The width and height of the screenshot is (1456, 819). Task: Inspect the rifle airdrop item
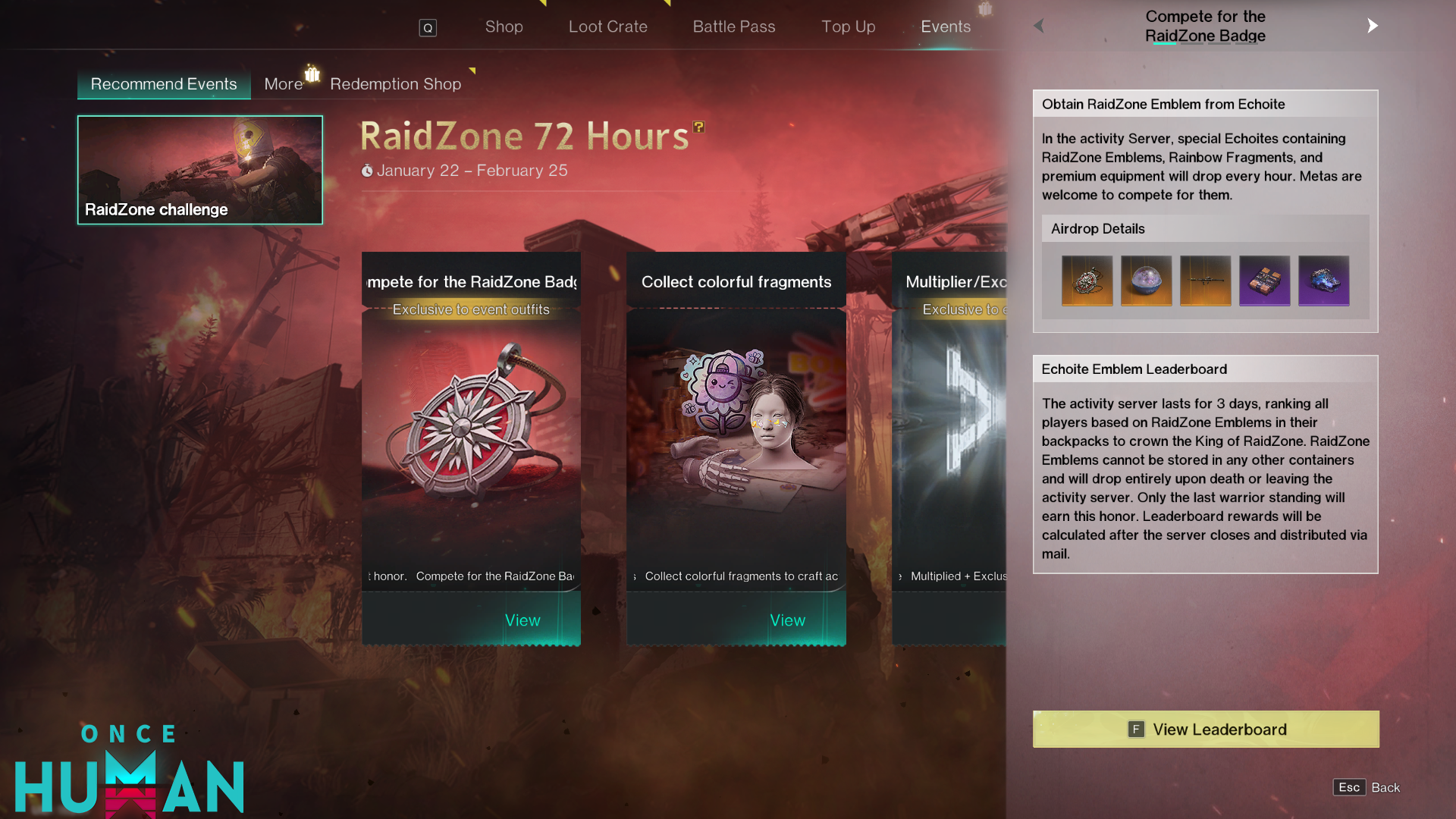pos(1205,281)
